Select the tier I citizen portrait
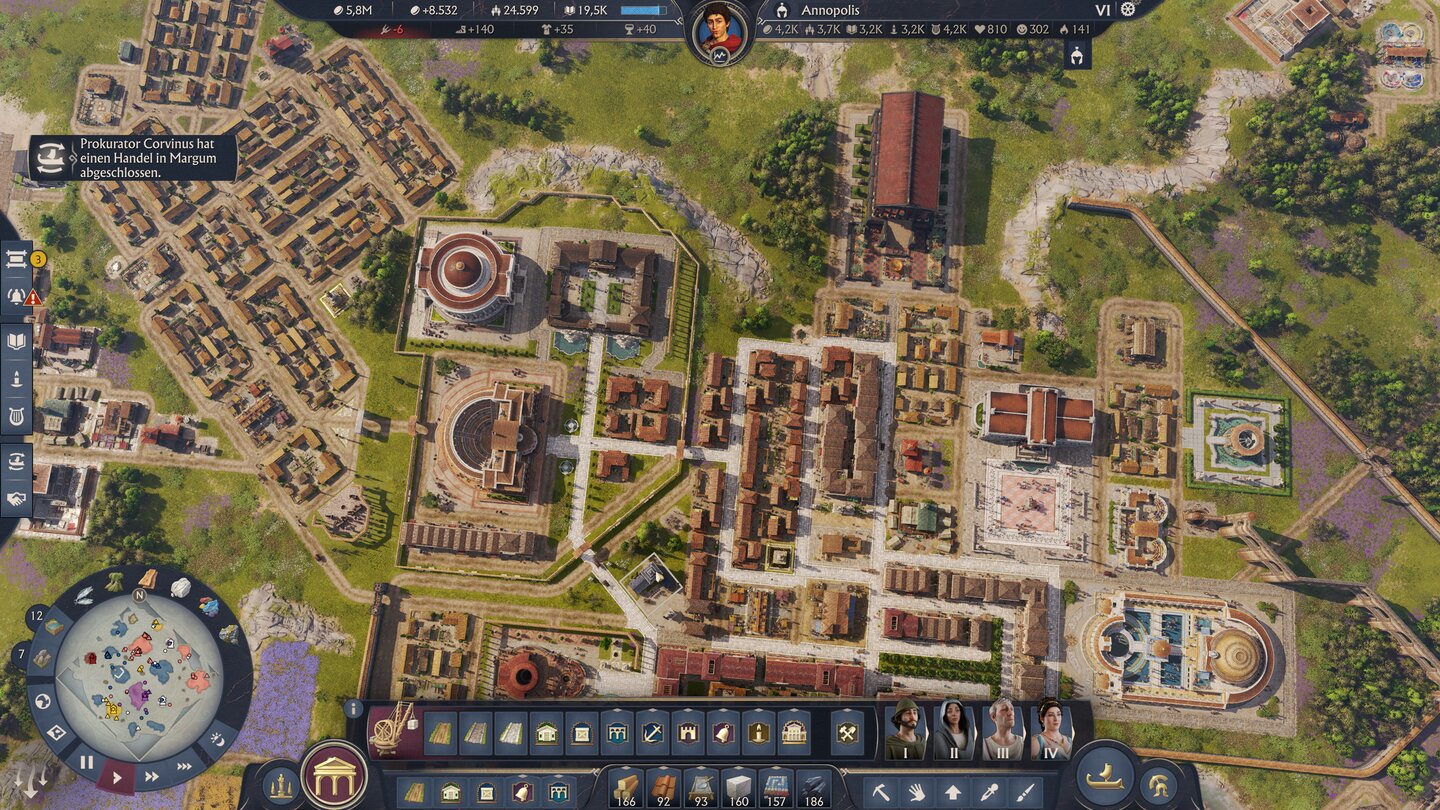The height and width of the screenshot is (810, 1440). 906,730
